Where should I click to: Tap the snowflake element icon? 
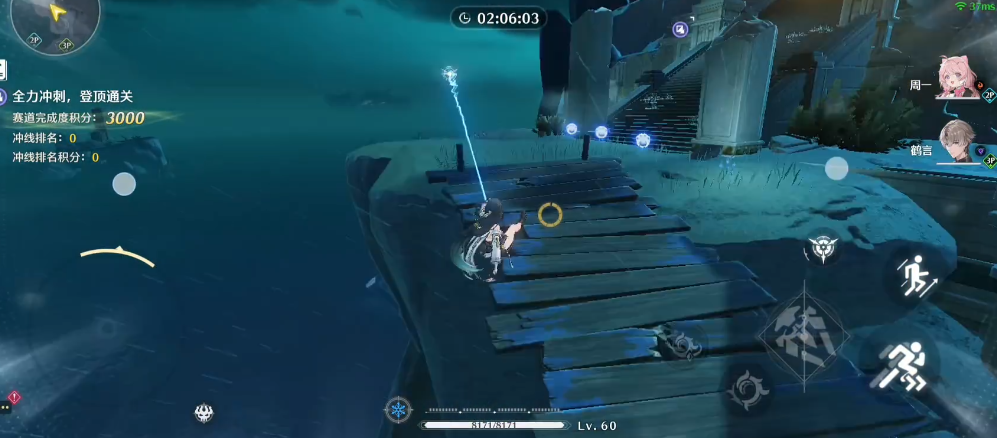(x=398, y=410)
